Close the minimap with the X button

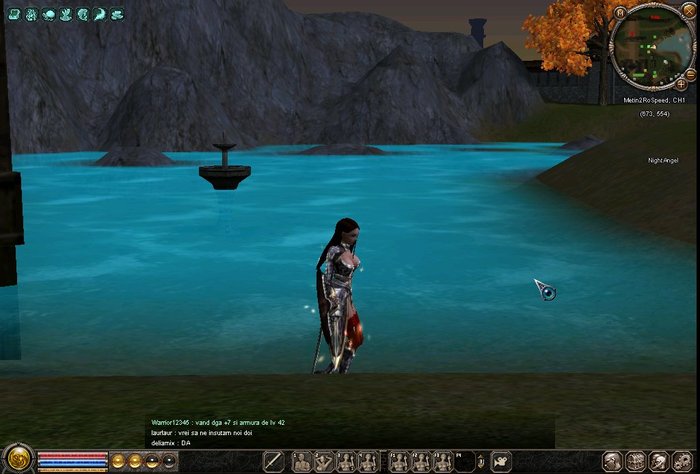pos(690,13)
